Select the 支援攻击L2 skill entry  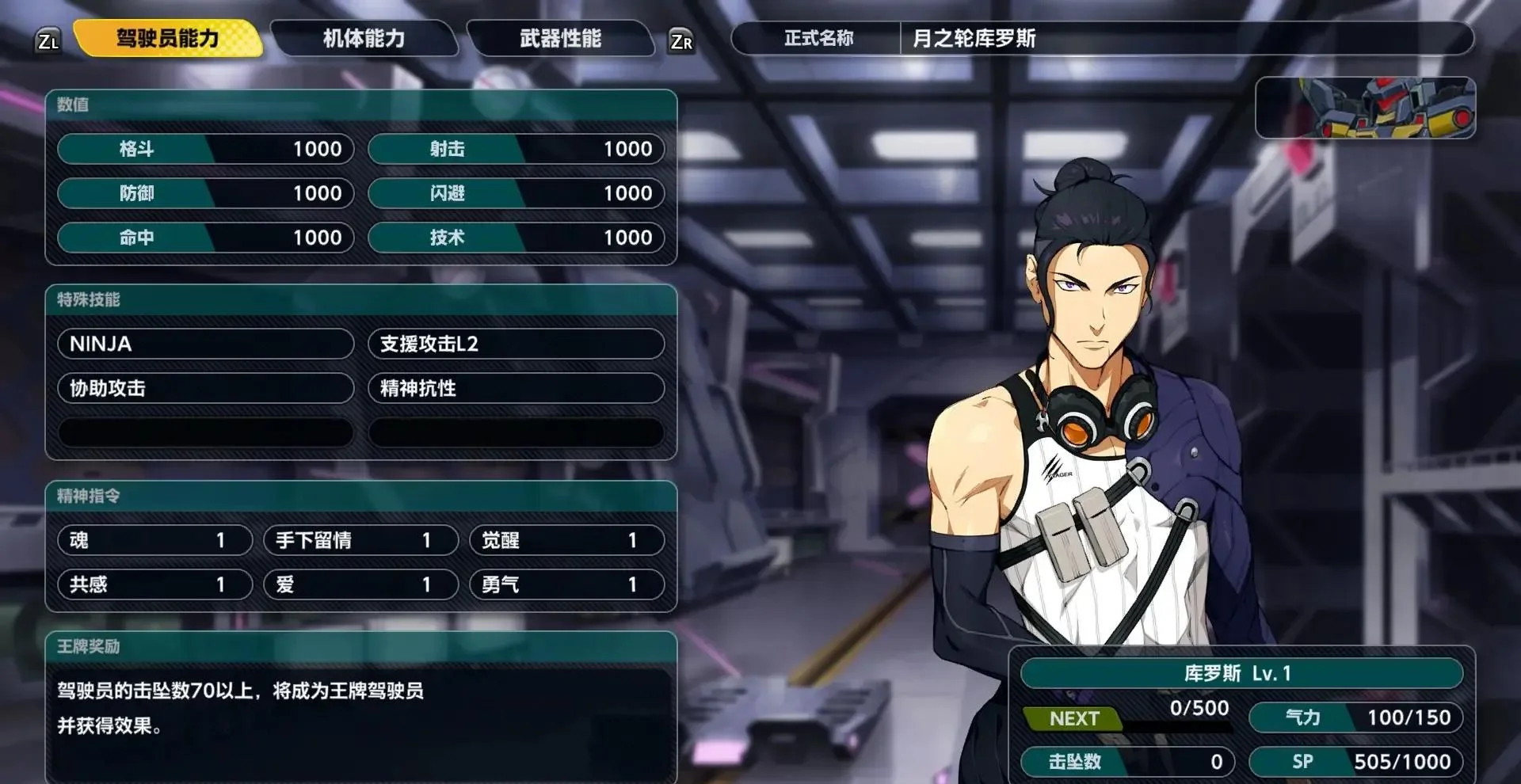516,344
